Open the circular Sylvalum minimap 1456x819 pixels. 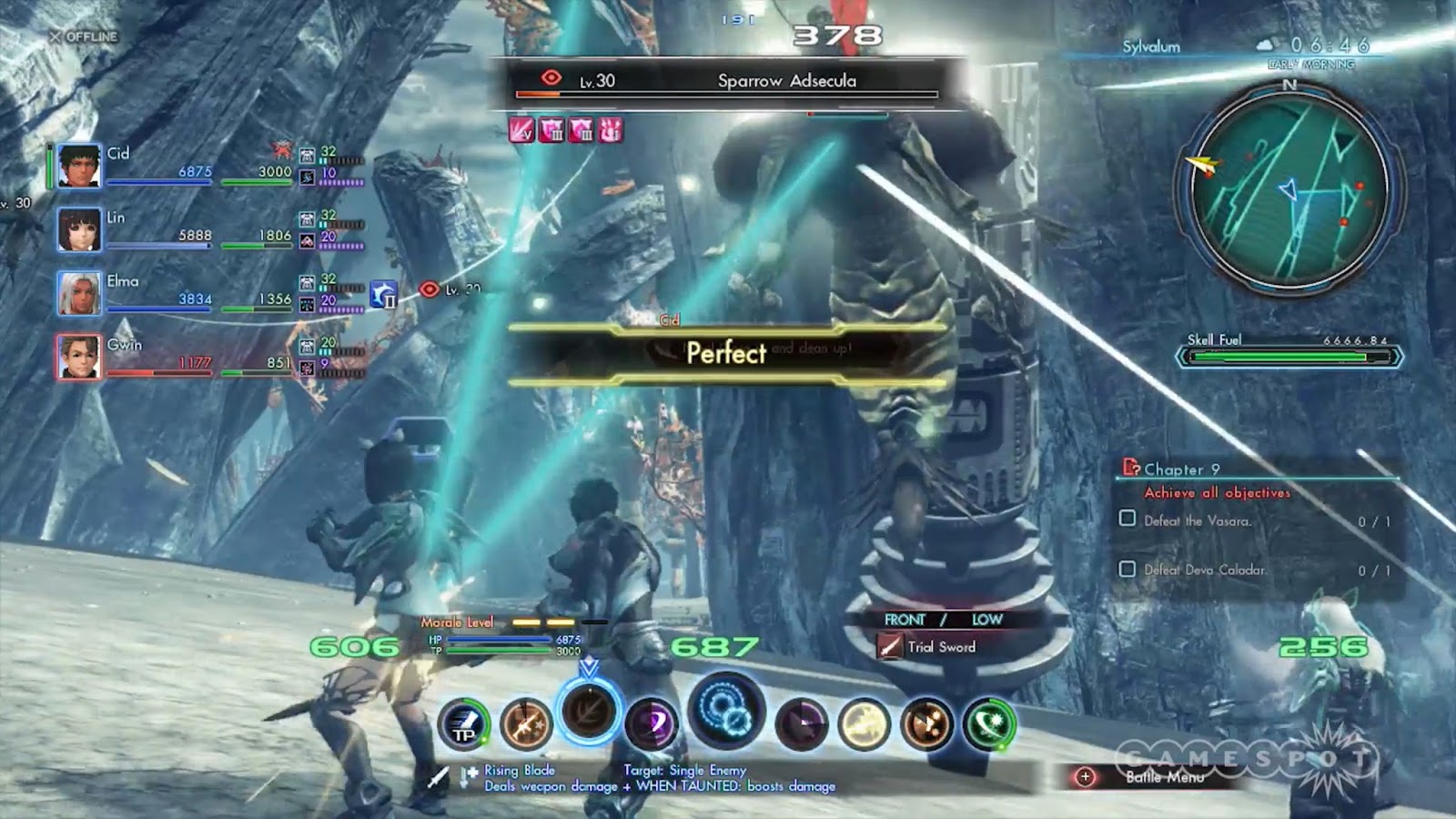click(x=1288, y=189)
